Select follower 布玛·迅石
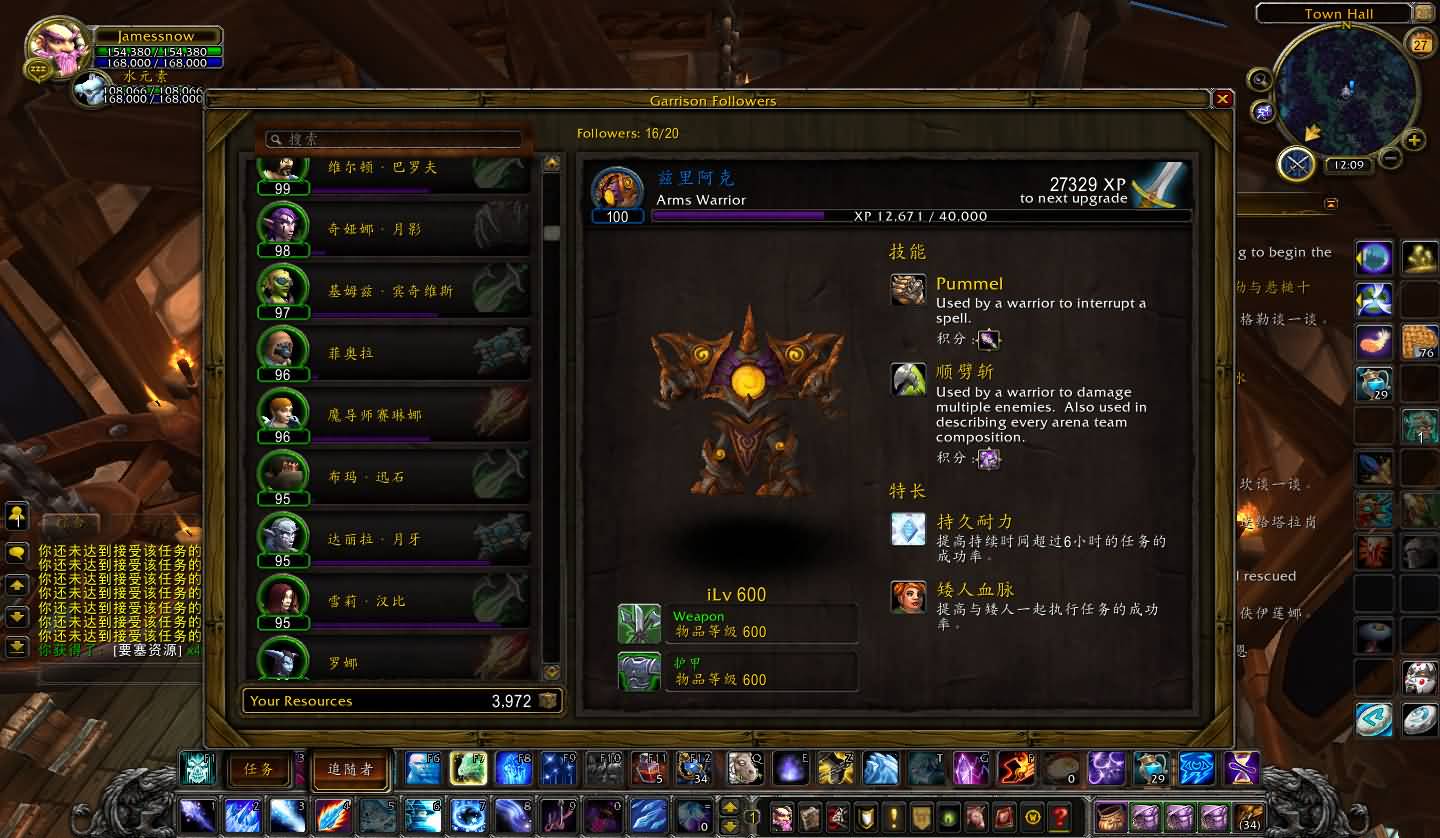 393,477
